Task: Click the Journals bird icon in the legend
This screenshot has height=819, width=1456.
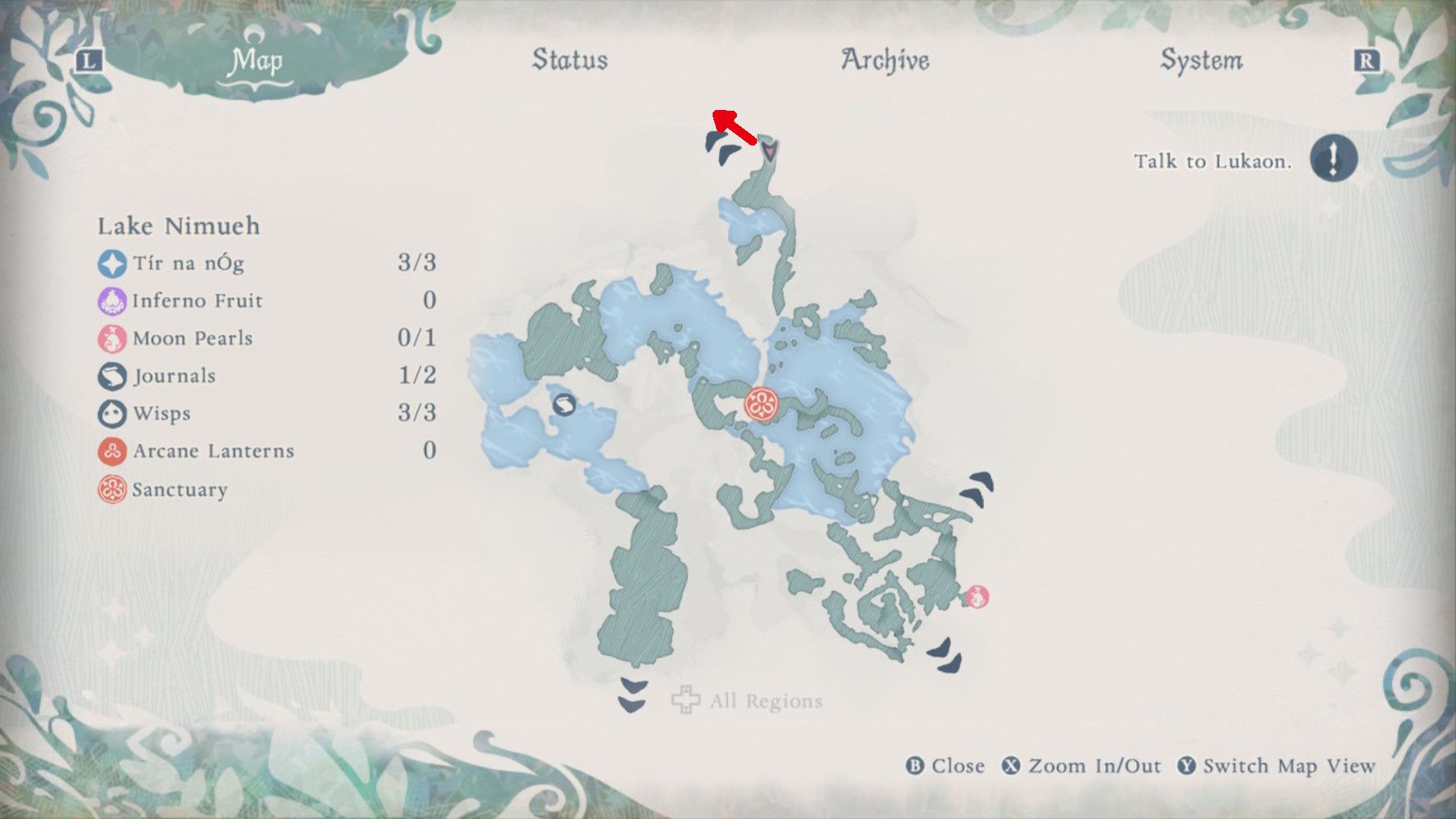Action: [111, 375]
